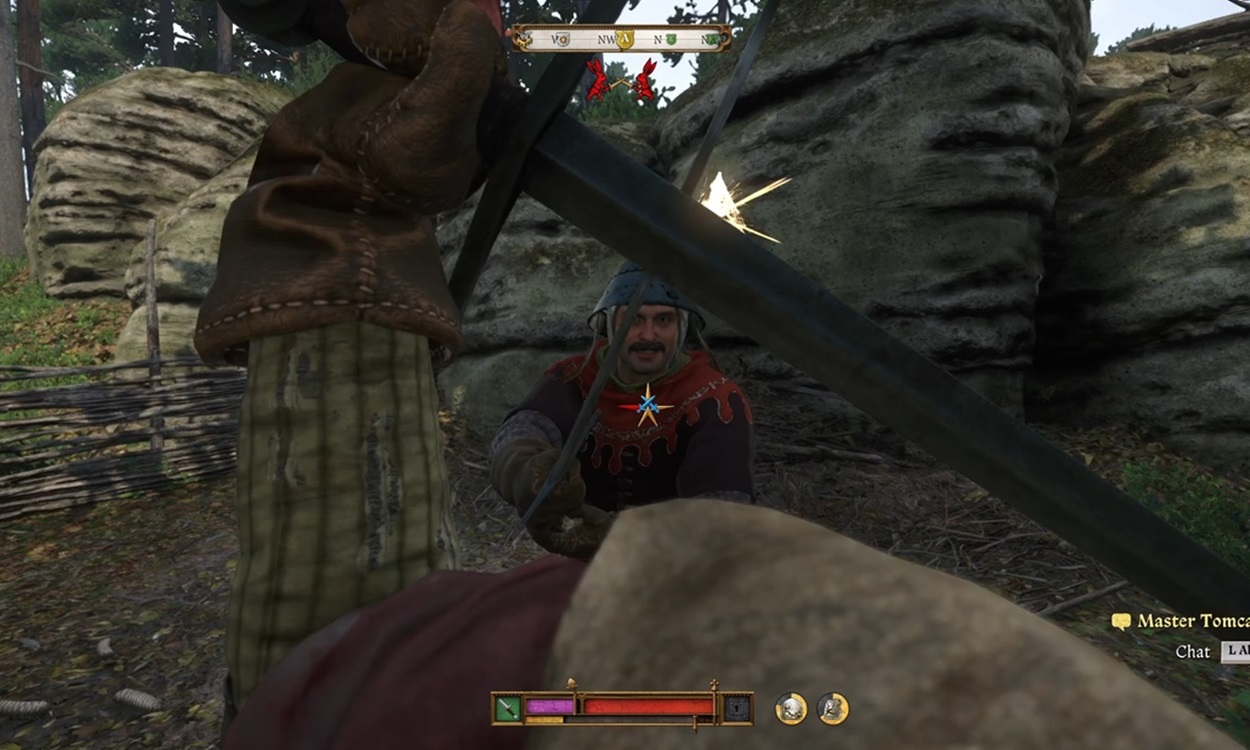Select the dark keyhole armor icon
Screen dimensions: 1250x750
click(737, 708)
